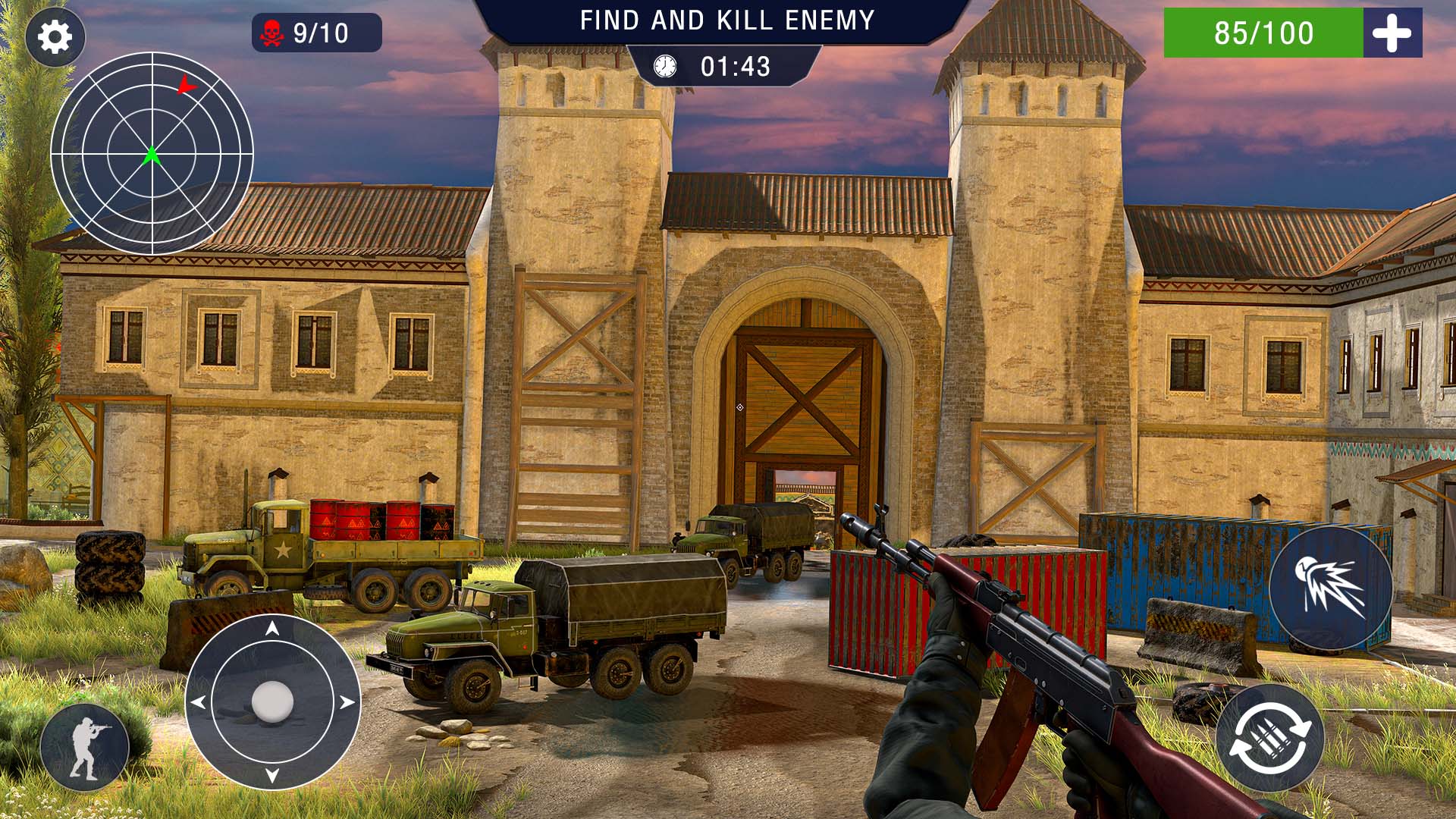The width and height of the screenshot is (1456, 819).
Task: Tap the movement joystick's left arrow
Action: 198,702
